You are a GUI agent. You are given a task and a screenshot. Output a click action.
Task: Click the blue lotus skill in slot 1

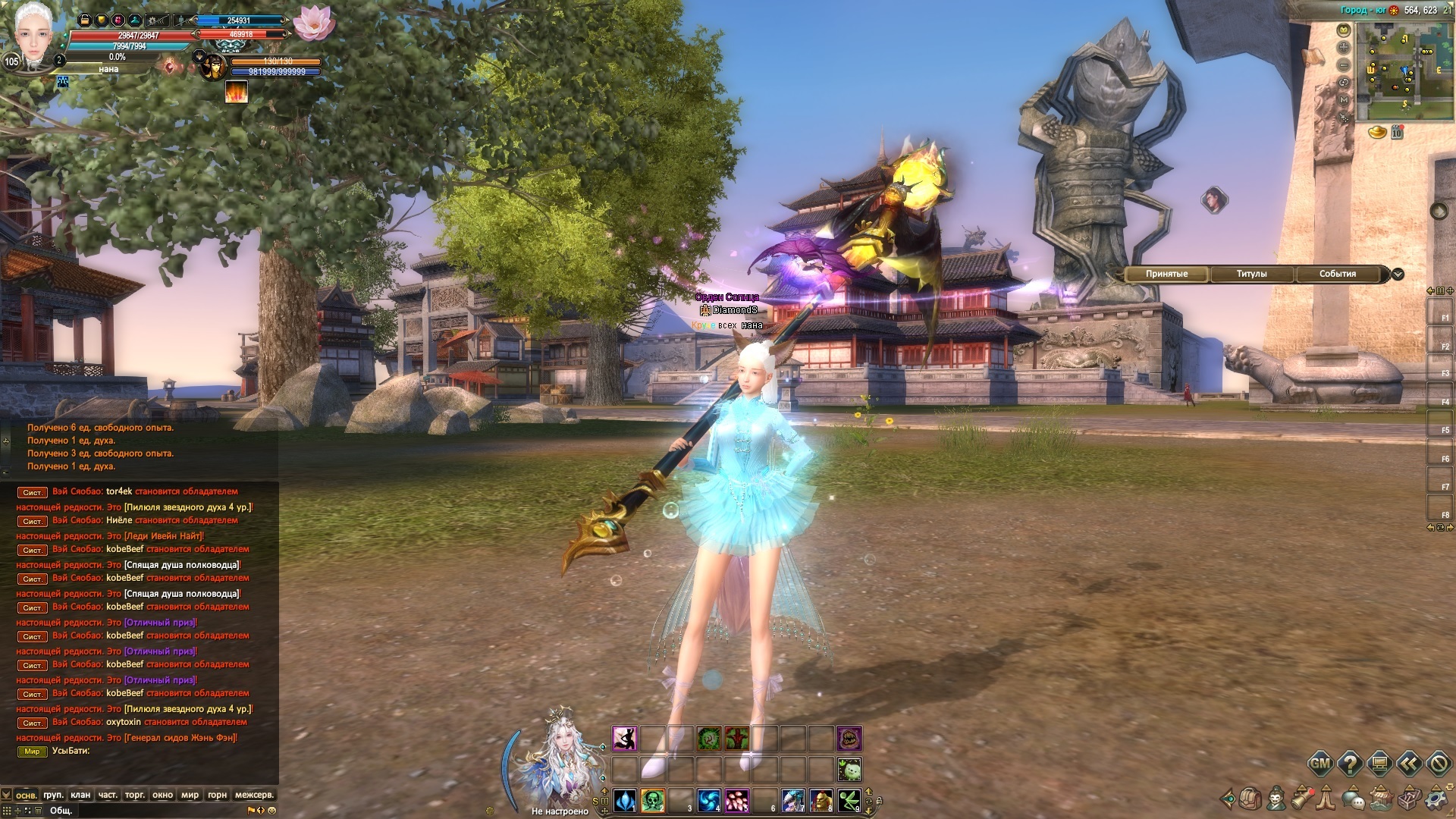(x=624, y=800)
